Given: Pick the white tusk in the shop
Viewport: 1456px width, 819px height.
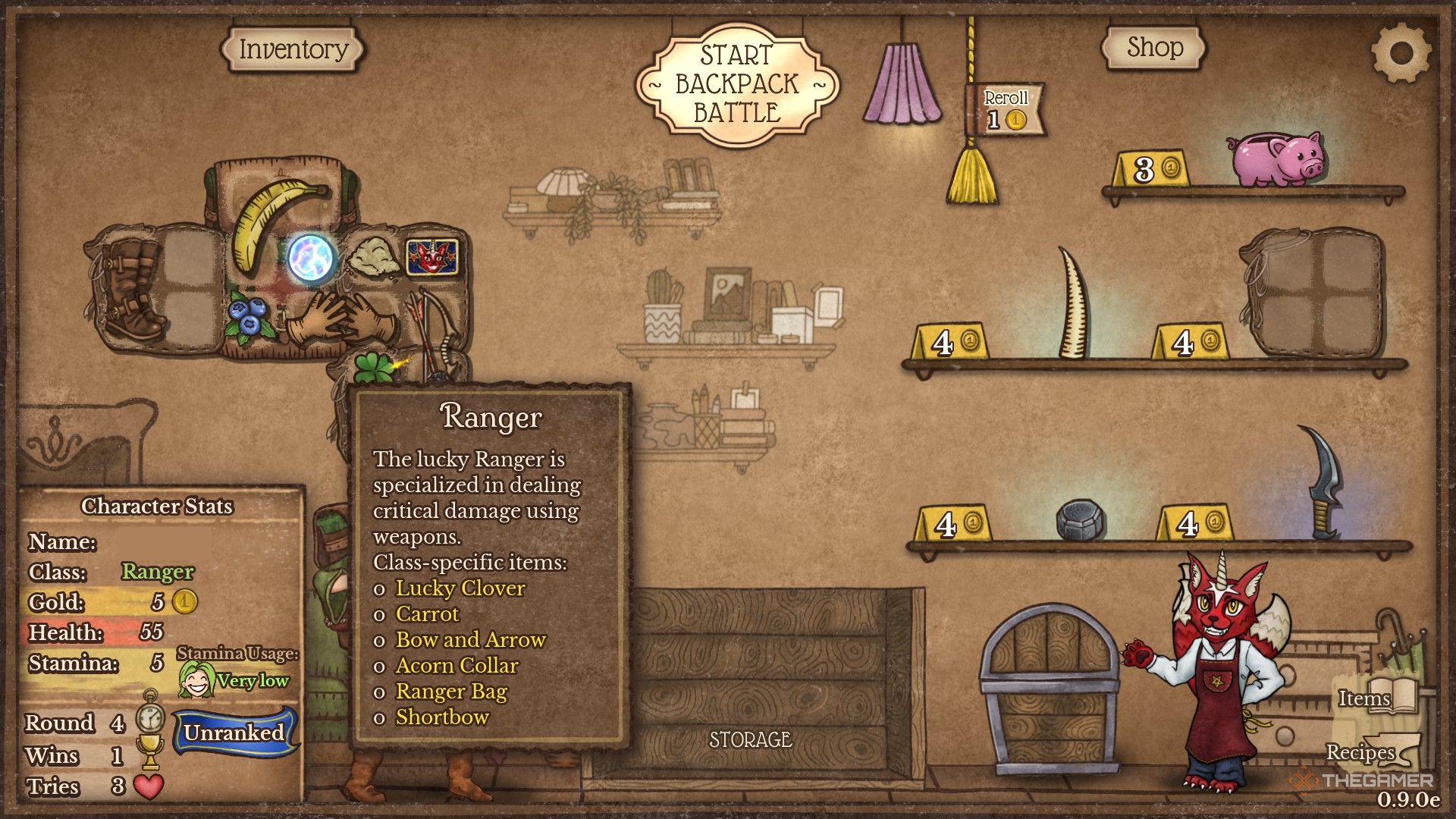Looking at the screenshot, I should tap(1074, 305).
